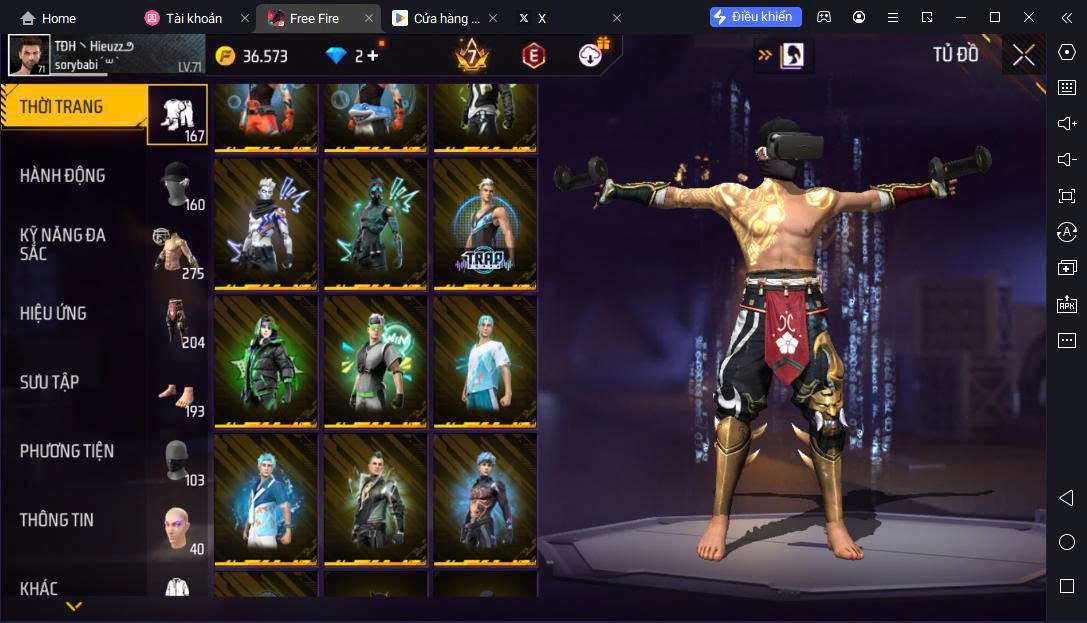The width and height of the screenshot is (1087, 623).
Task: Select the green hooded jacket outfit
Action: 265,361
